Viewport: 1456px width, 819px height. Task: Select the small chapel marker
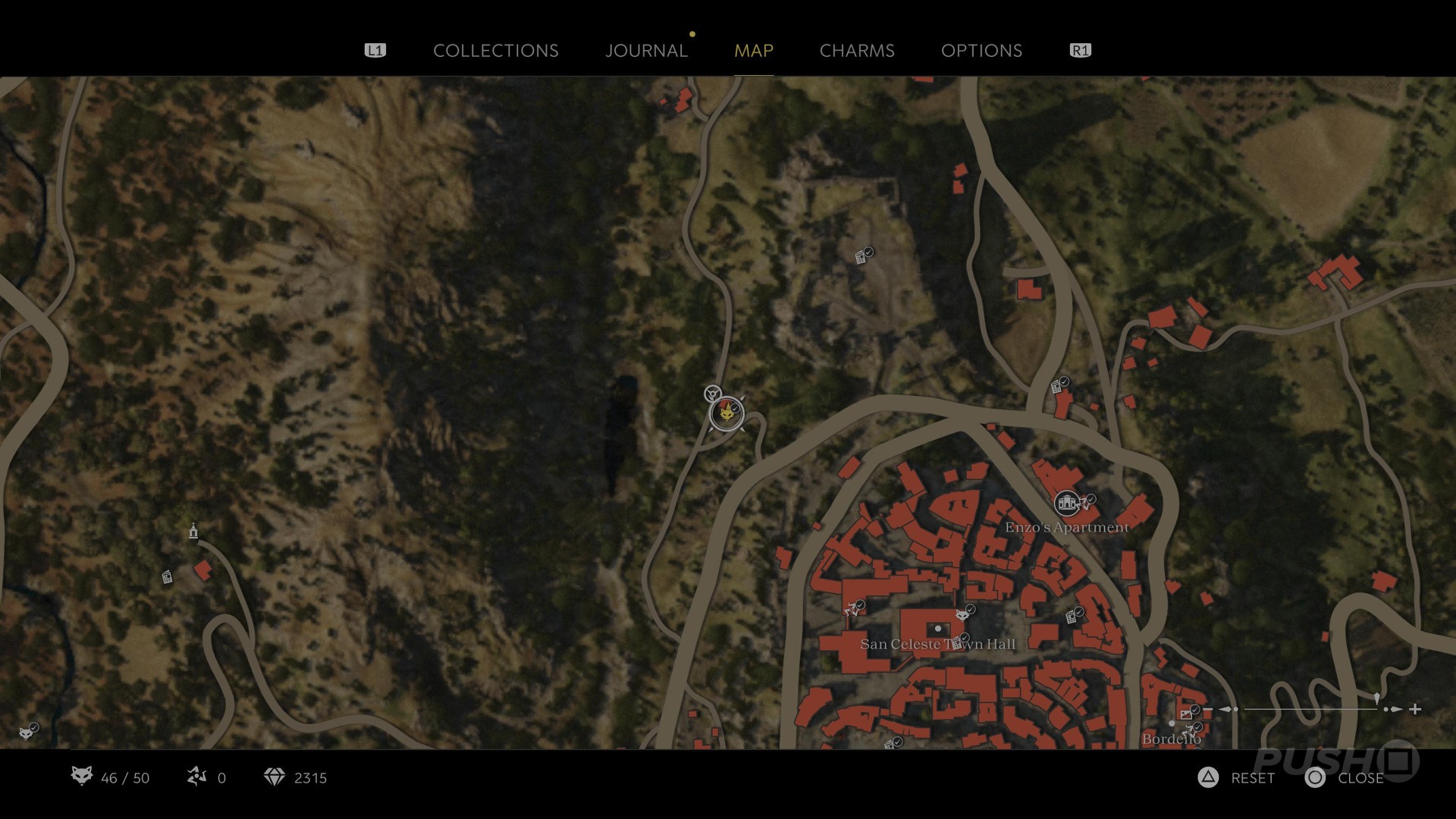(x=193, y=532)
